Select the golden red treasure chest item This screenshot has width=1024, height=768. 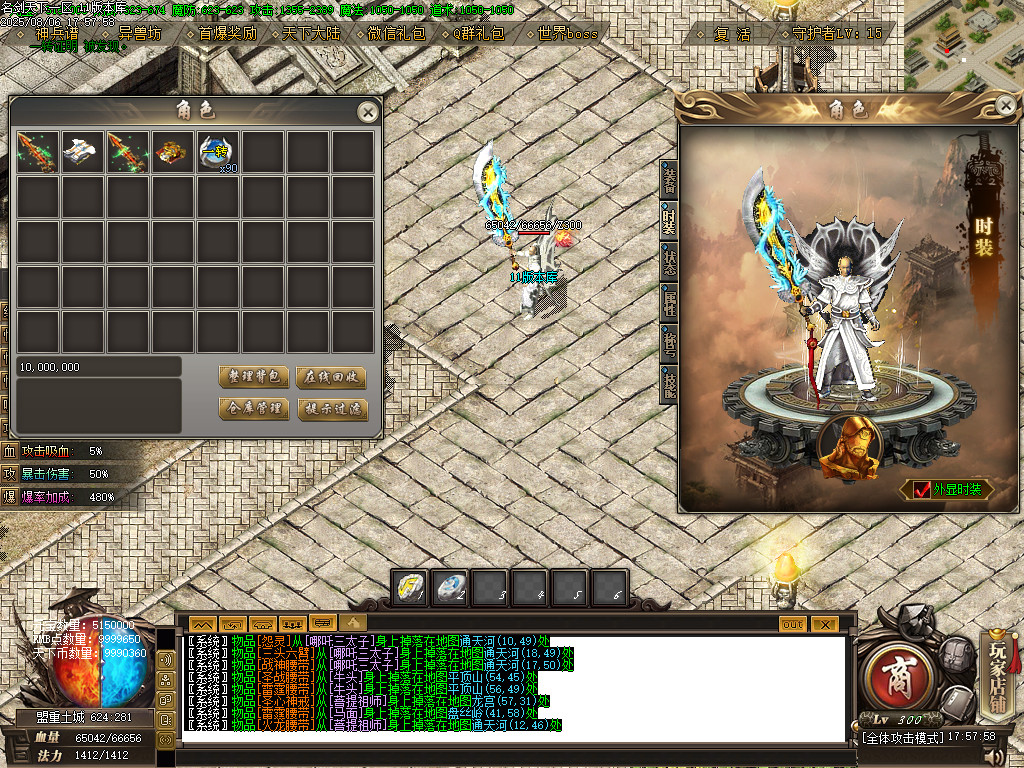tap(172, 153)
